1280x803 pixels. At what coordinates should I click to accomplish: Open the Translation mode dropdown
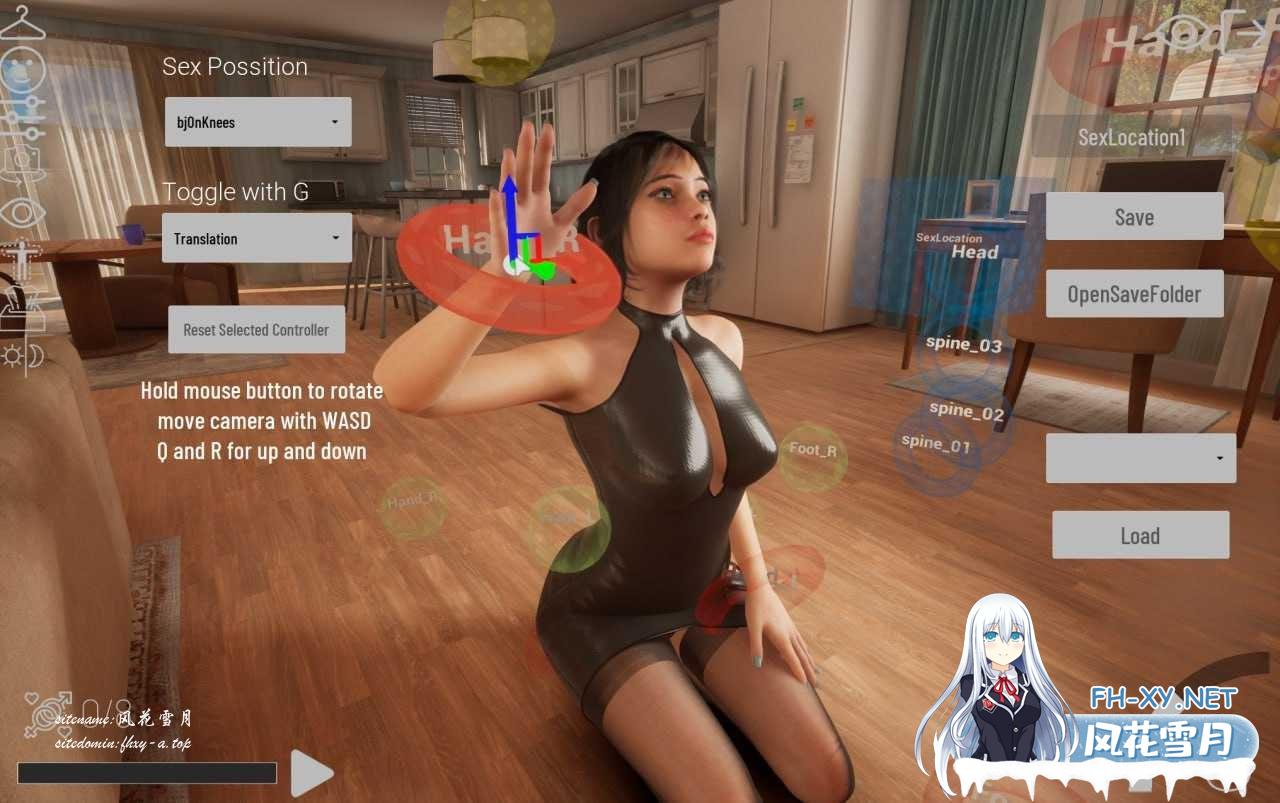coord(257,238)
